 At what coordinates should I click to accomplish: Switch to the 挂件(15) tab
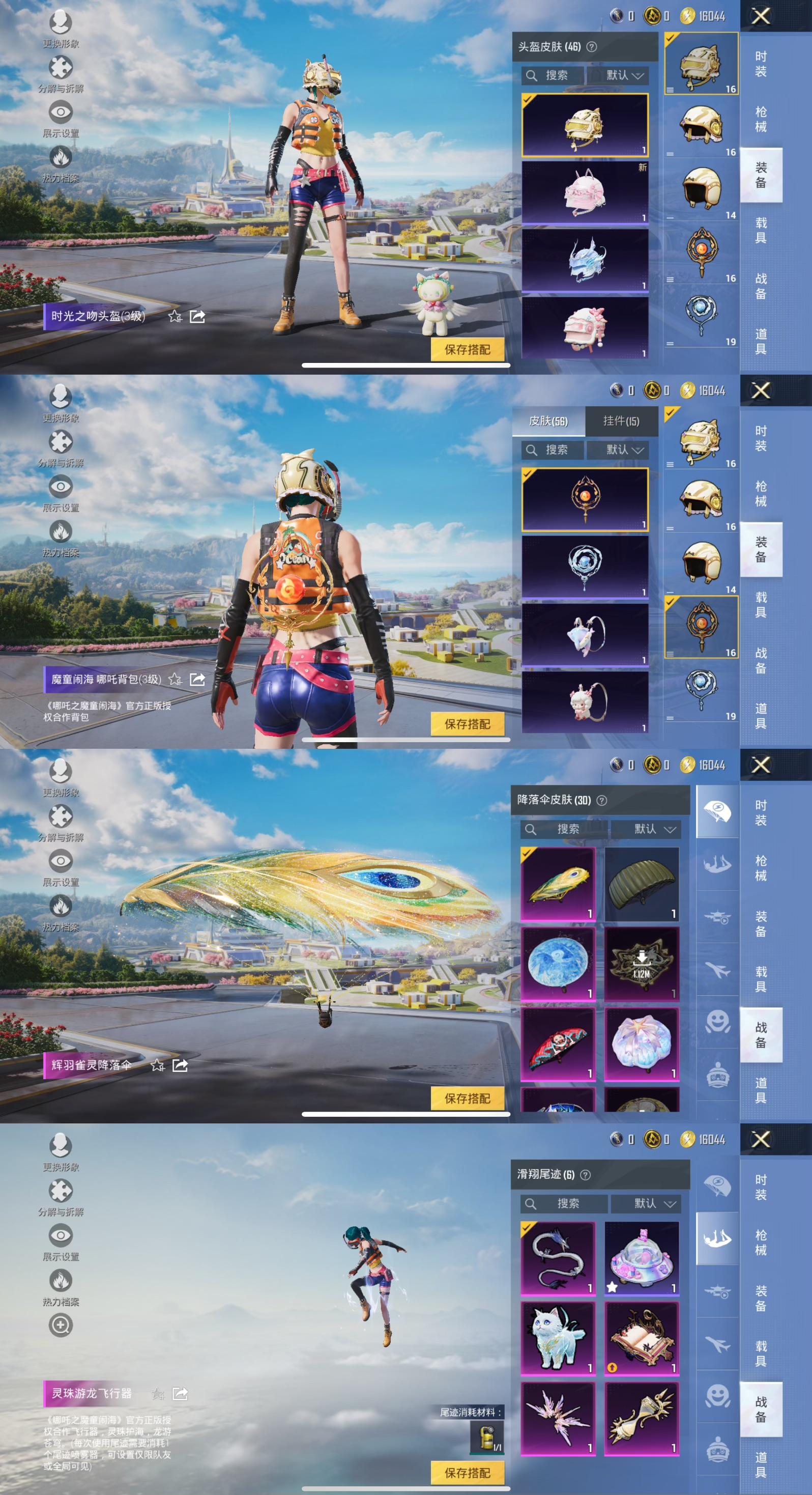coord(621,421)
